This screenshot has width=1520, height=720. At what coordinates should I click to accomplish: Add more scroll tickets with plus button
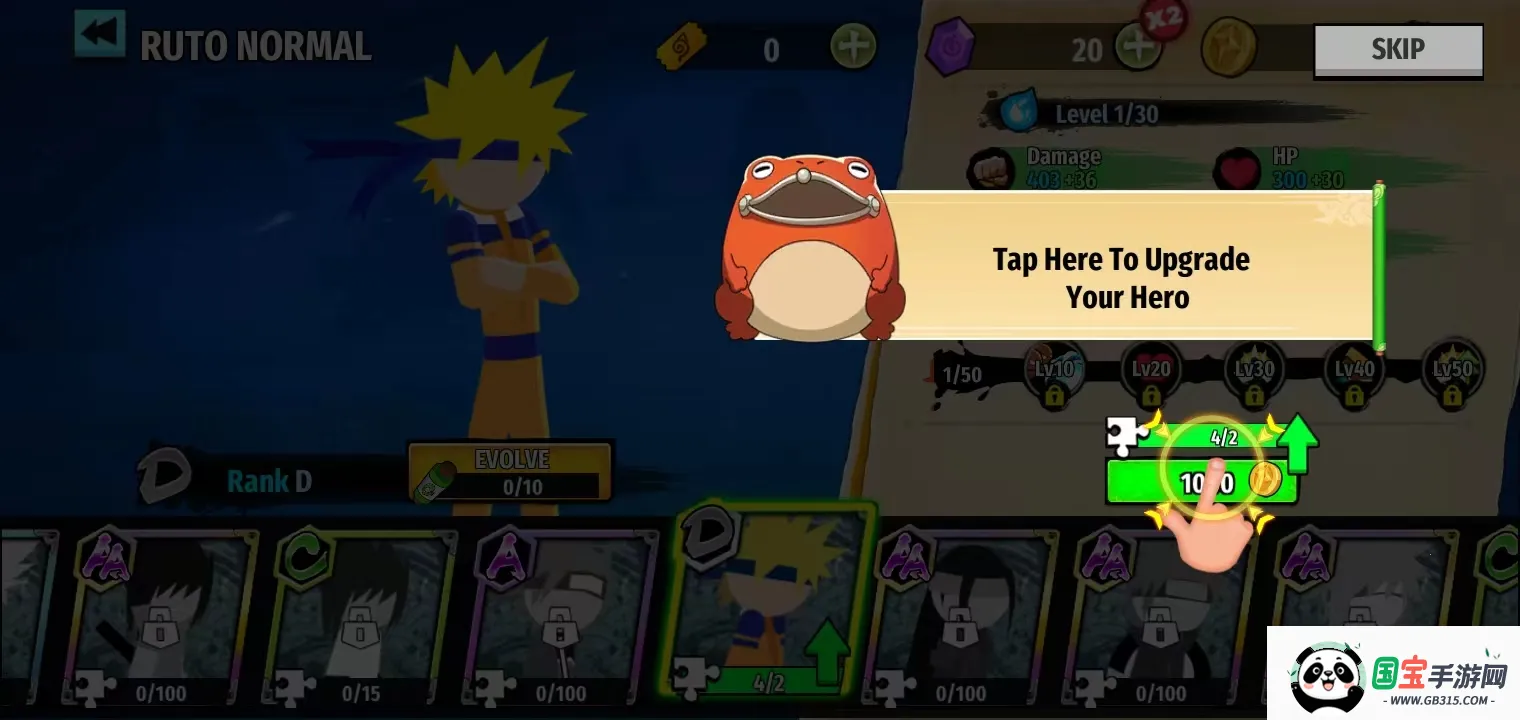tap(853, 47)
